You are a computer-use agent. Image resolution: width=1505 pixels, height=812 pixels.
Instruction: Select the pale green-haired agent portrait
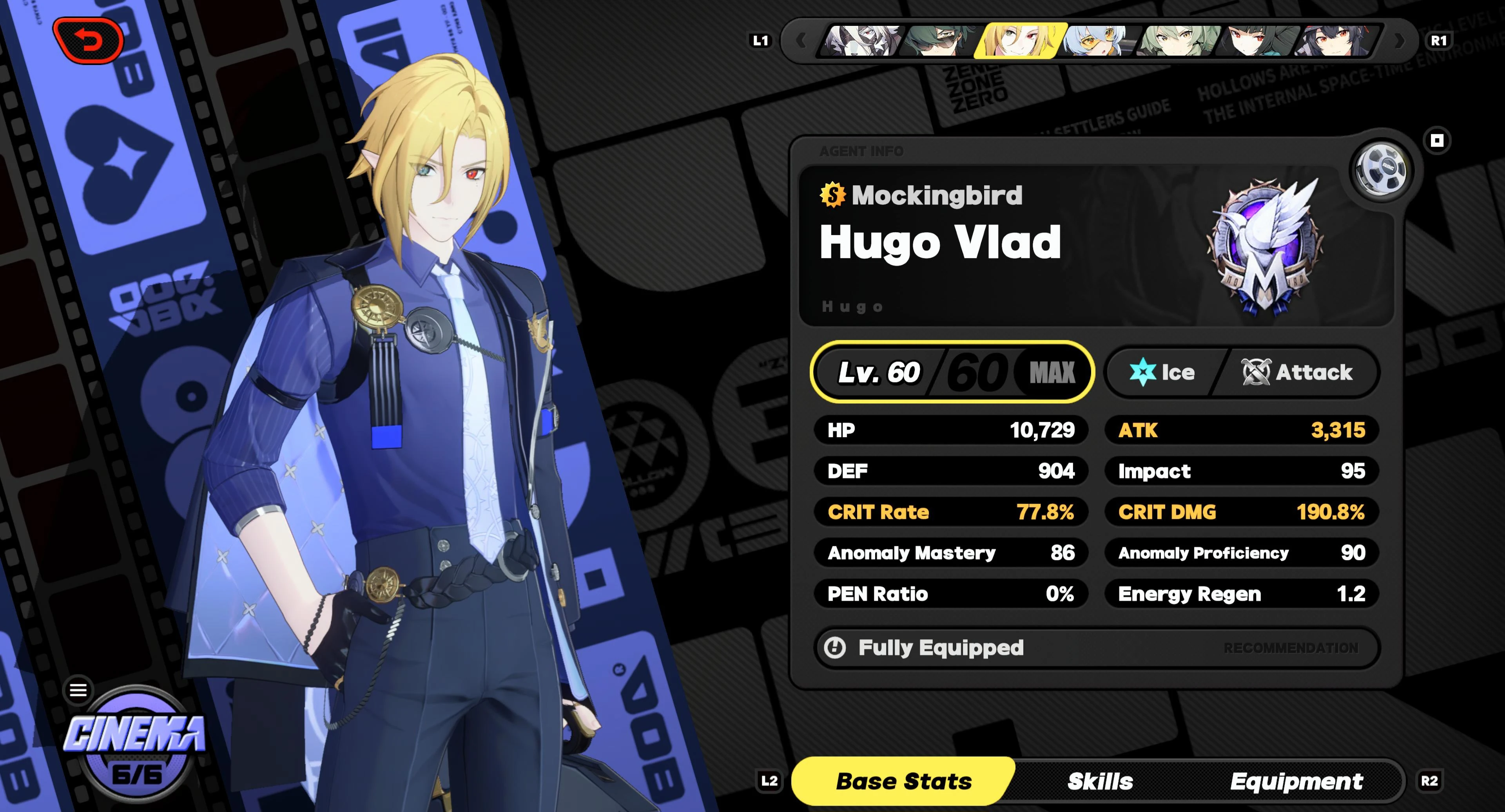[x=1178, y=41]
